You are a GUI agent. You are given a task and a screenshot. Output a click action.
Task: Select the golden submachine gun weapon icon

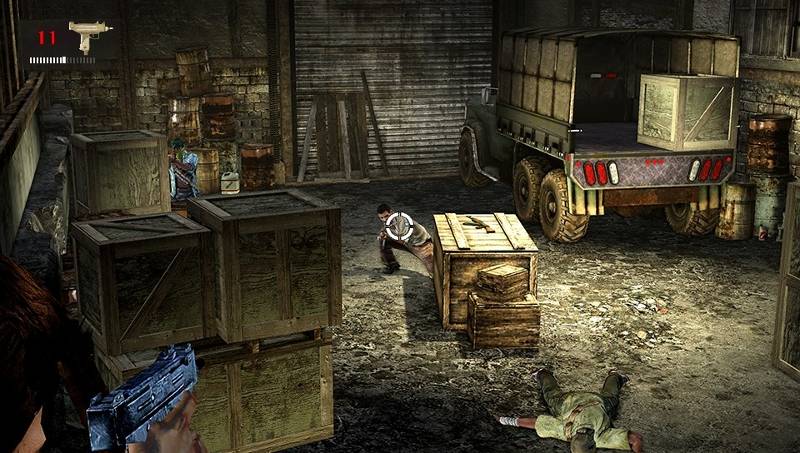tap(88, 34)
